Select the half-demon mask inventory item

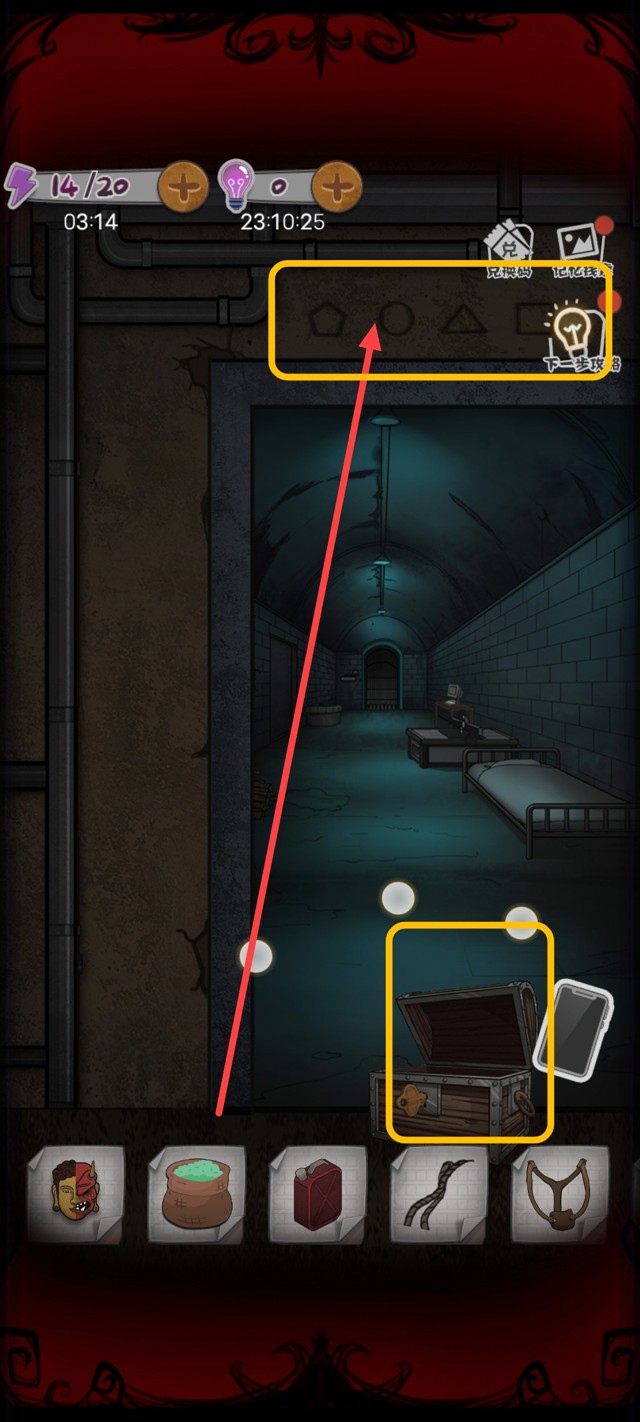tap(76, 1194)
